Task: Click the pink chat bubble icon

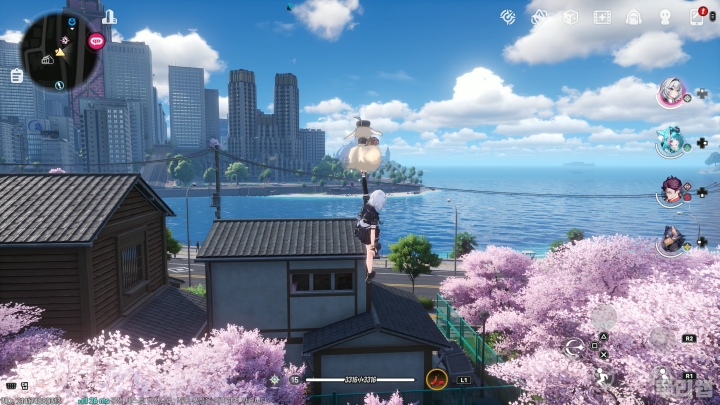Action: (x=97, y=41)
